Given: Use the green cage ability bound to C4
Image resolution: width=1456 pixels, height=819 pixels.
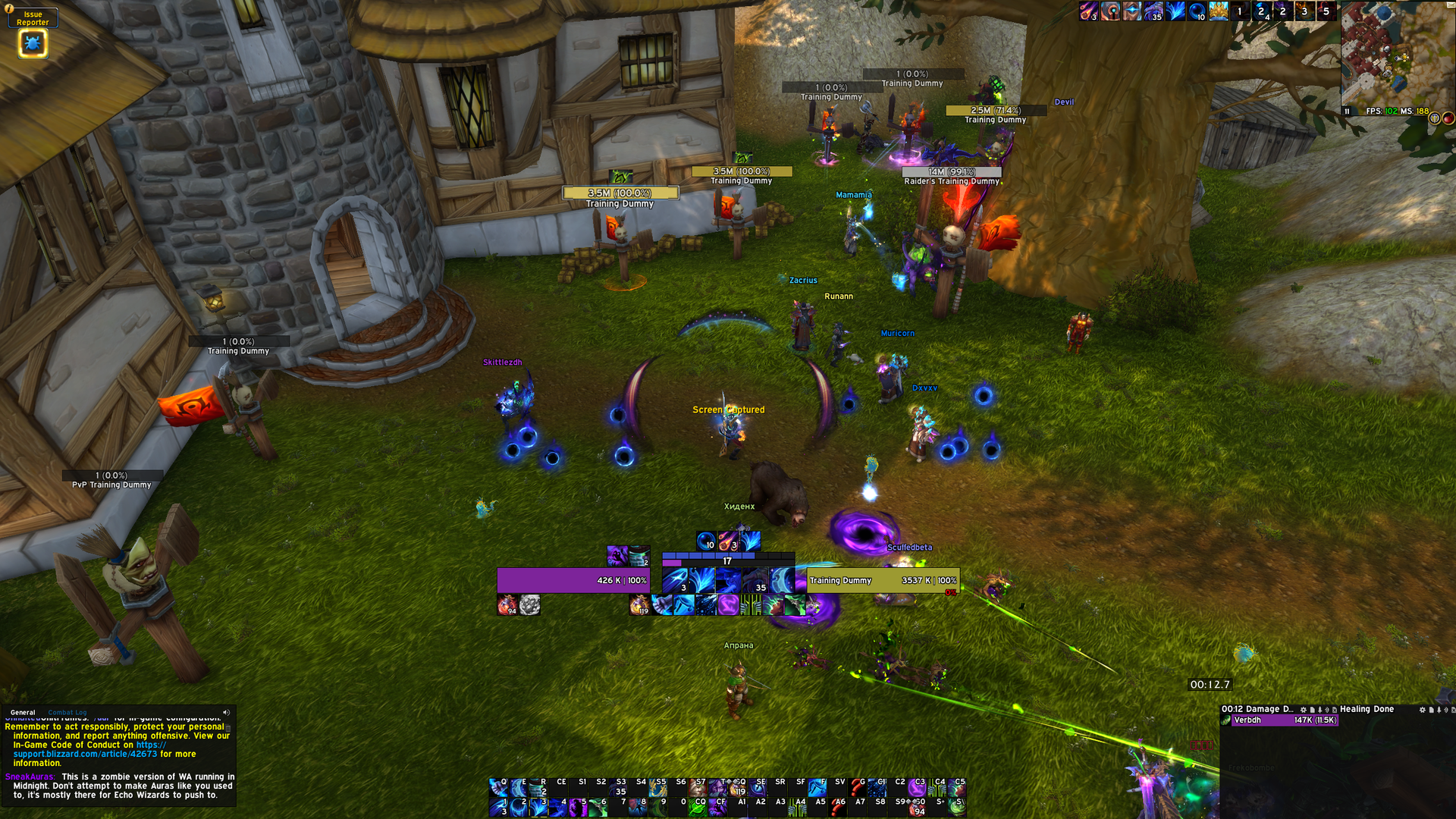Looking at the screenshot, I should [938, 787].
